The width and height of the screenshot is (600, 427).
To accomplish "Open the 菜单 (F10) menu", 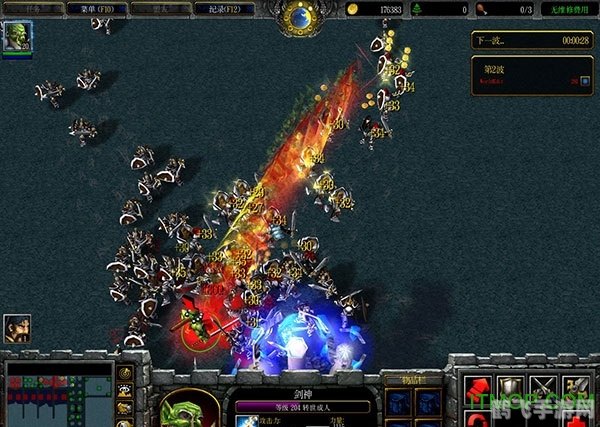I will pyautogui.click(x=93, y=9).
